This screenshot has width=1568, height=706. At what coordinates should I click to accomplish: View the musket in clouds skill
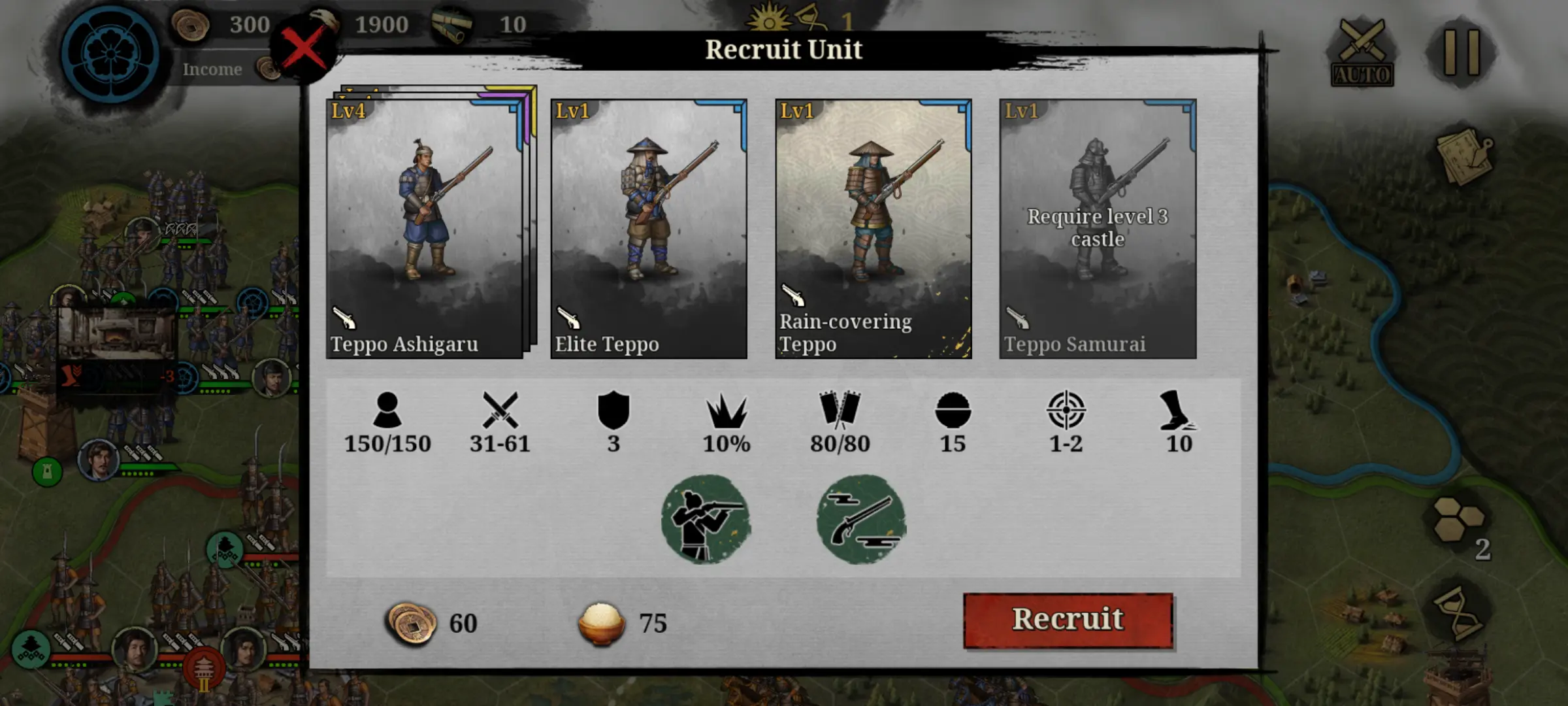click(x=861, y=520)
